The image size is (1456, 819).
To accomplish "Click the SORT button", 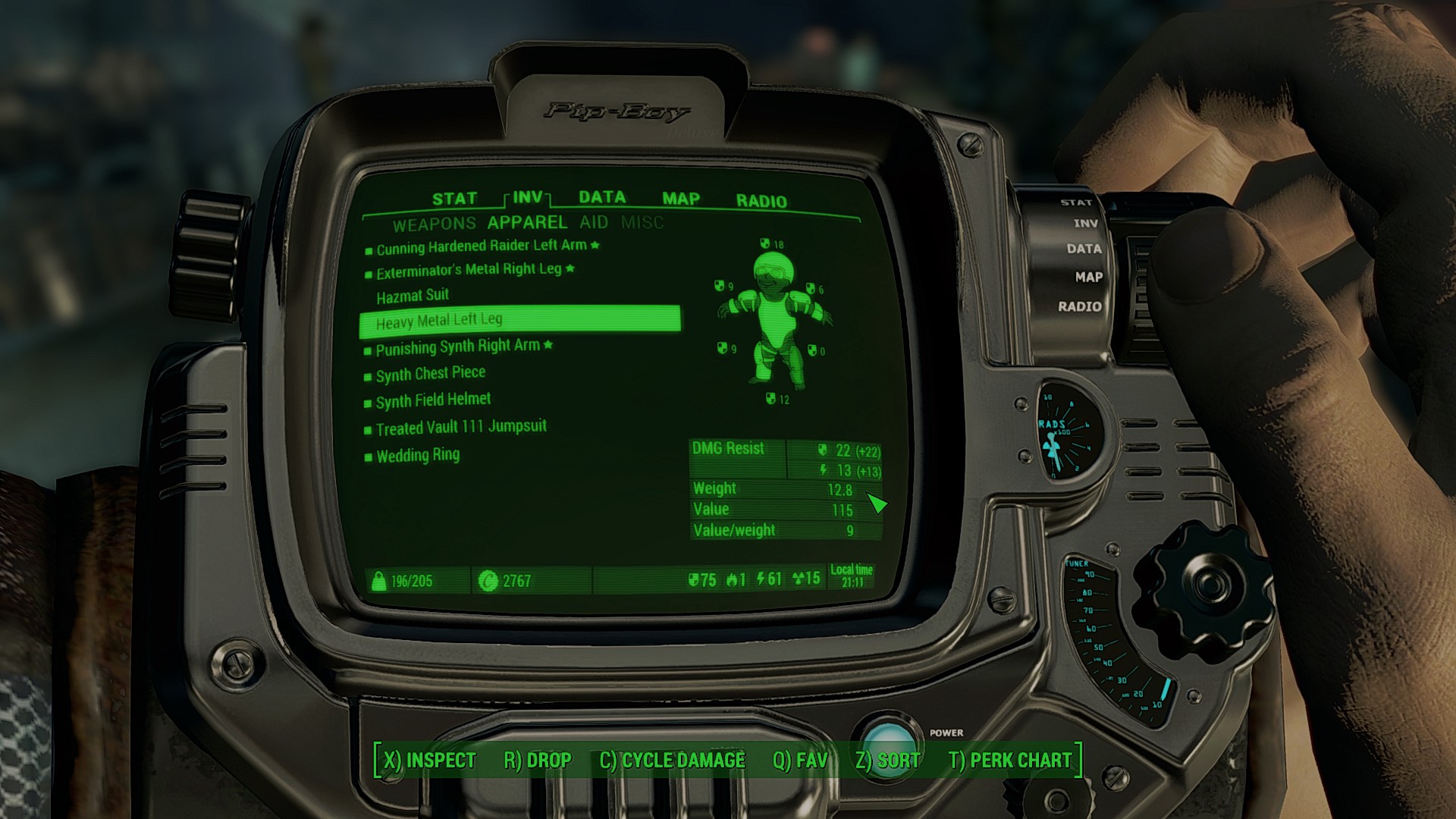I will click(887, 760).
